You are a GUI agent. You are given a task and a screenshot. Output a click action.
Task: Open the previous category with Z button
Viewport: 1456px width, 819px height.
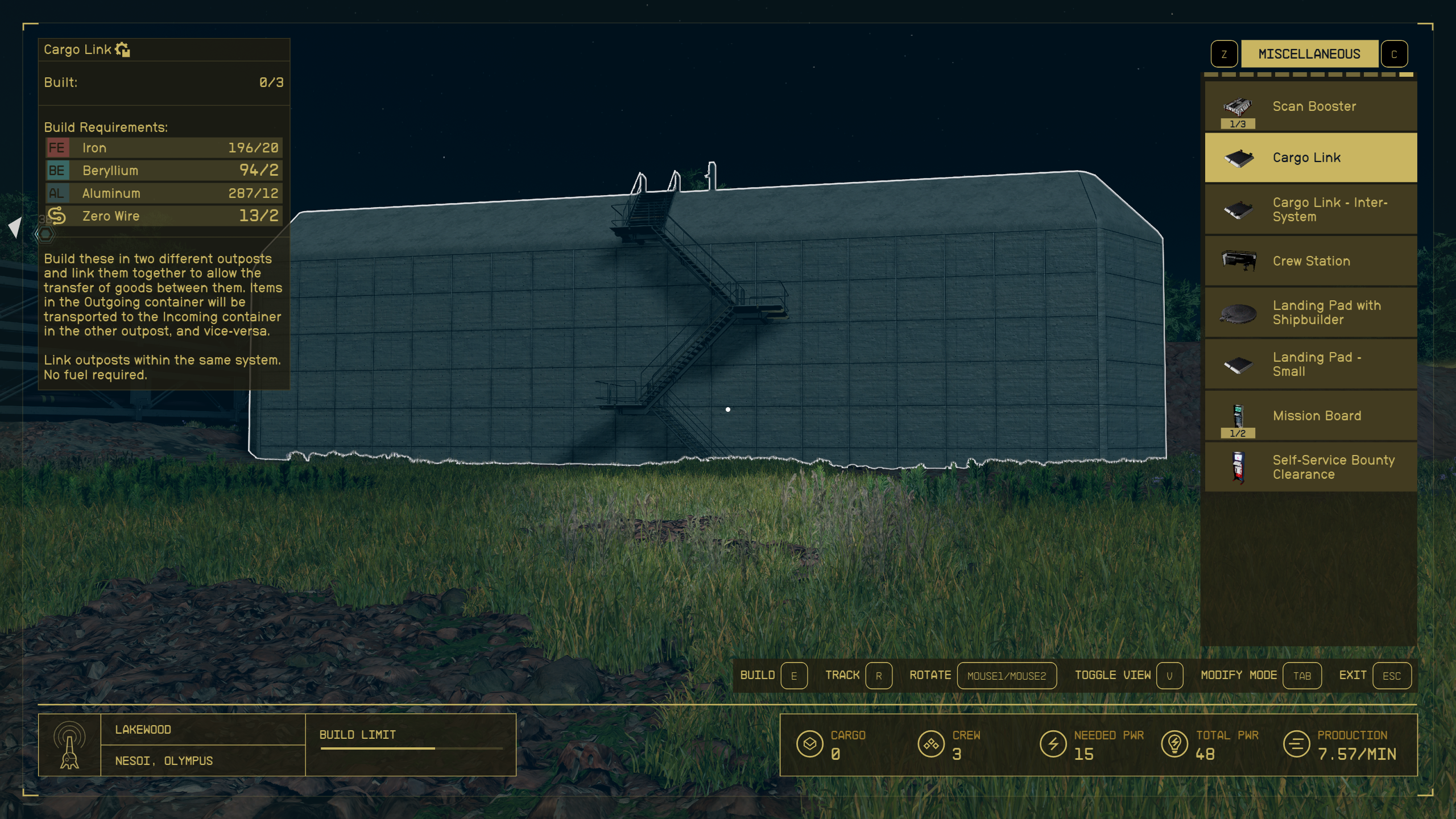coord(1224,53)
